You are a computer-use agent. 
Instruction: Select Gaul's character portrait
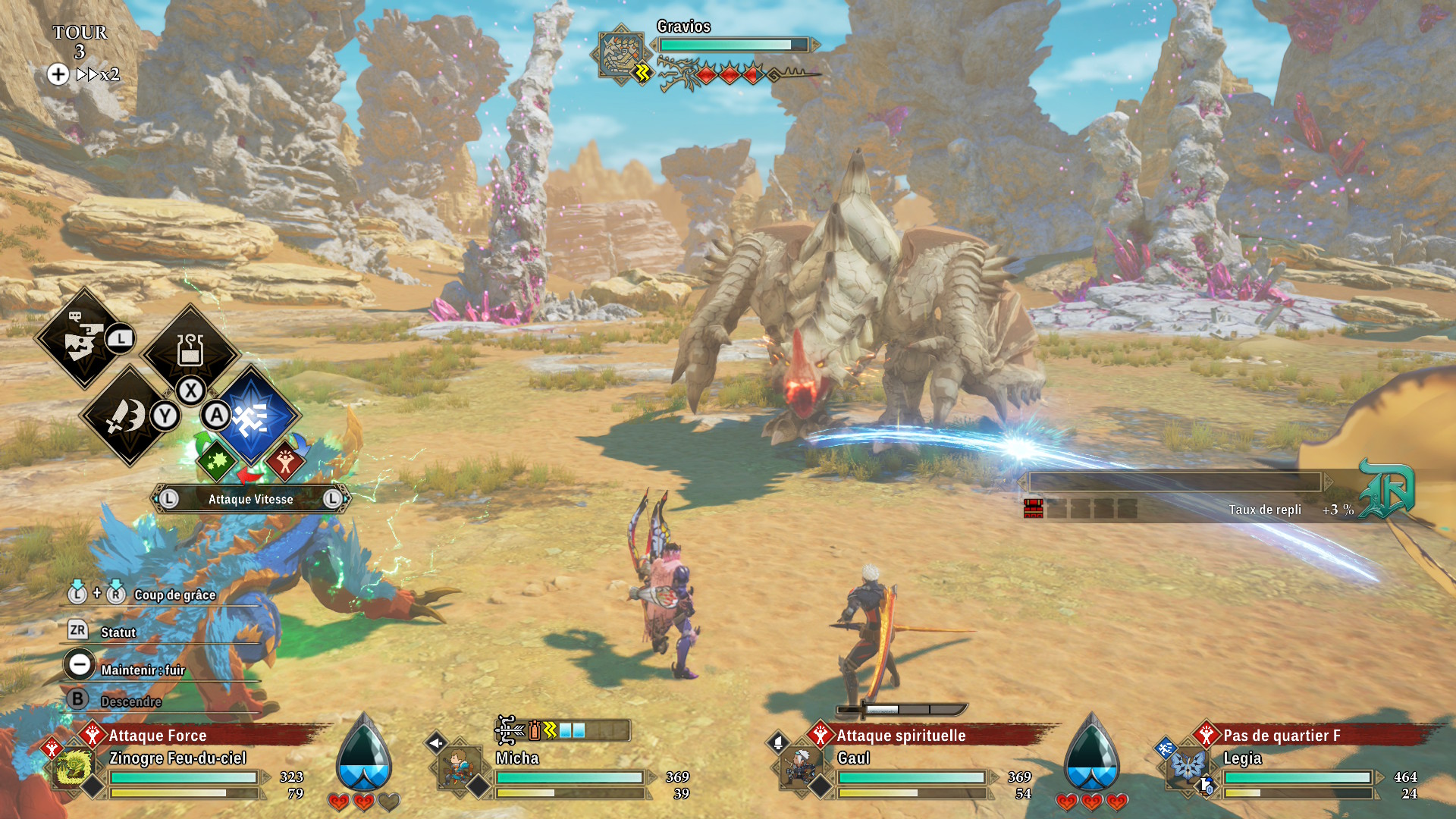[x=800, y=767]
